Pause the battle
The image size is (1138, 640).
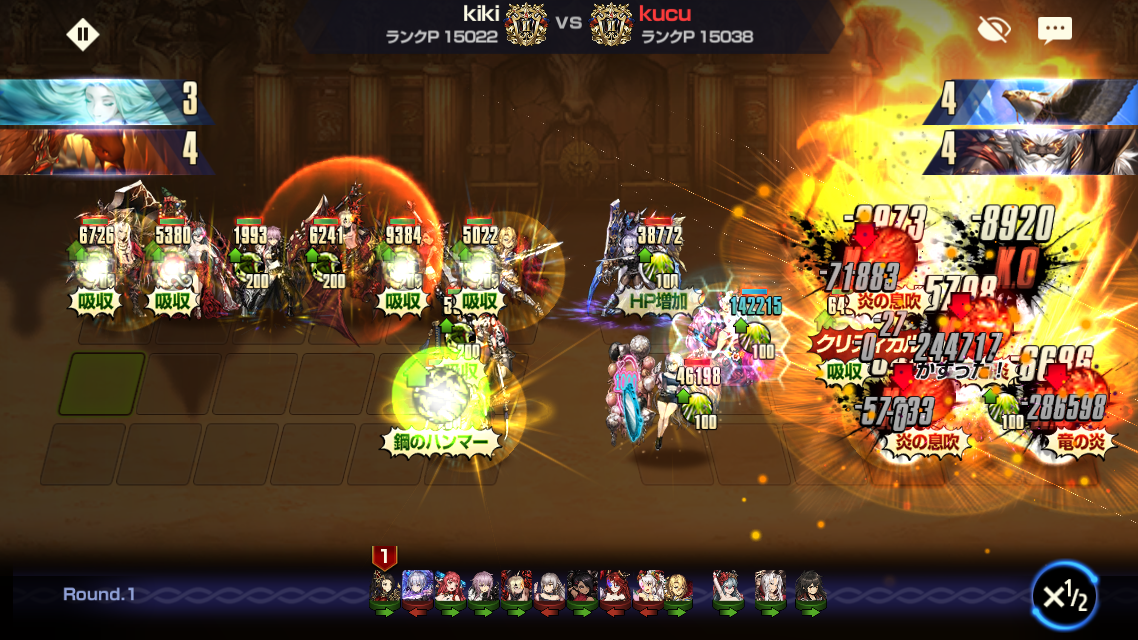click(83, 35)
